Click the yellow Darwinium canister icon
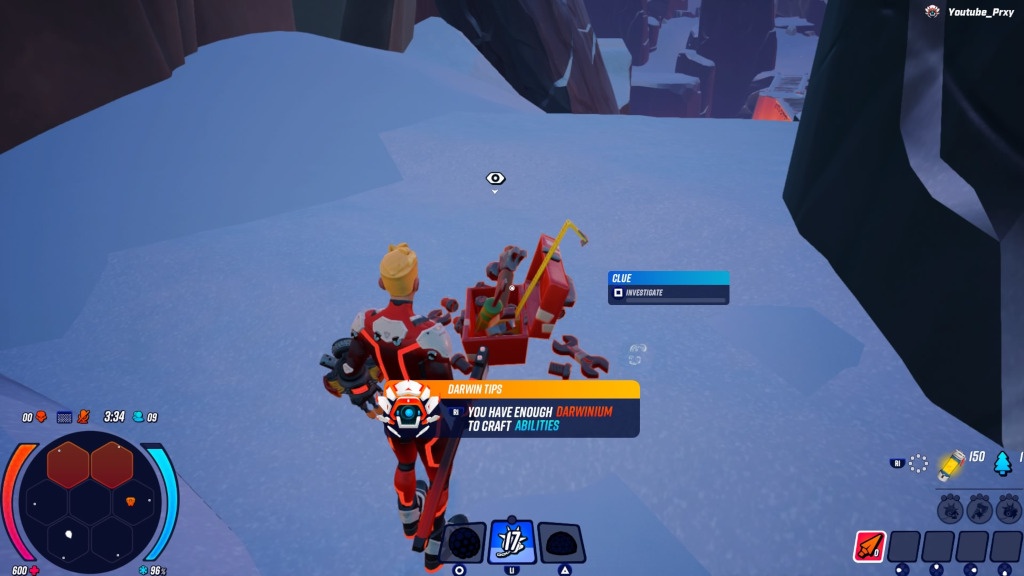This screenshot has width=1024, height=576. pos(950,460)
